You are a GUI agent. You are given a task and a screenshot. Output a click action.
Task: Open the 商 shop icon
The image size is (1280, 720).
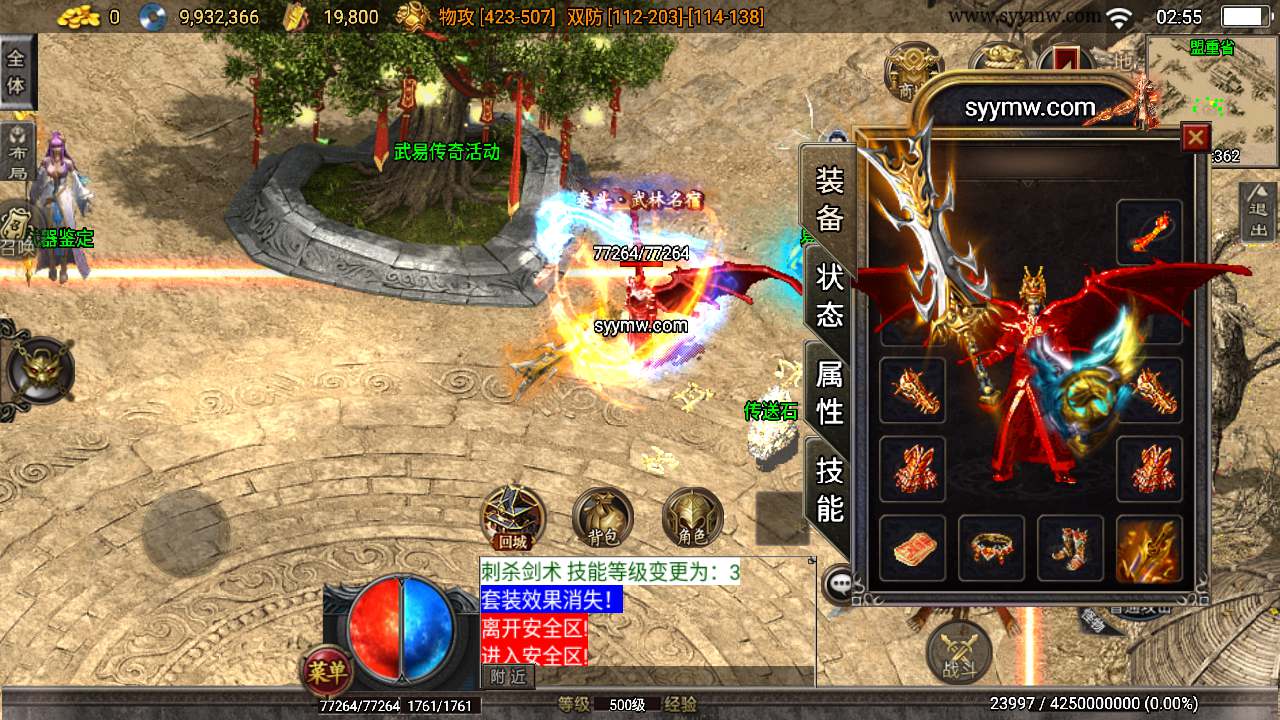[910, 70]
